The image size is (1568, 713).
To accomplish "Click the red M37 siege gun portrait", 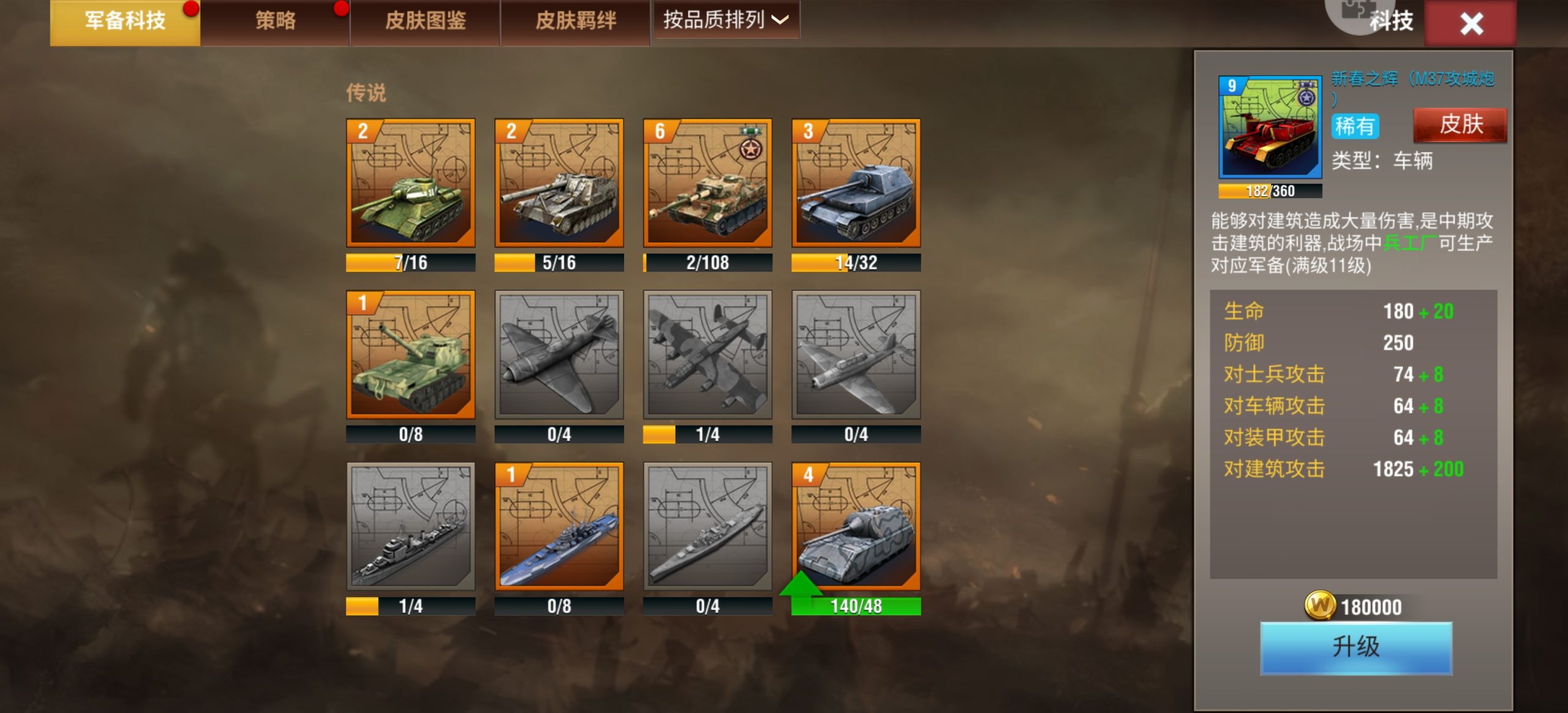I will coord(1270,127).
